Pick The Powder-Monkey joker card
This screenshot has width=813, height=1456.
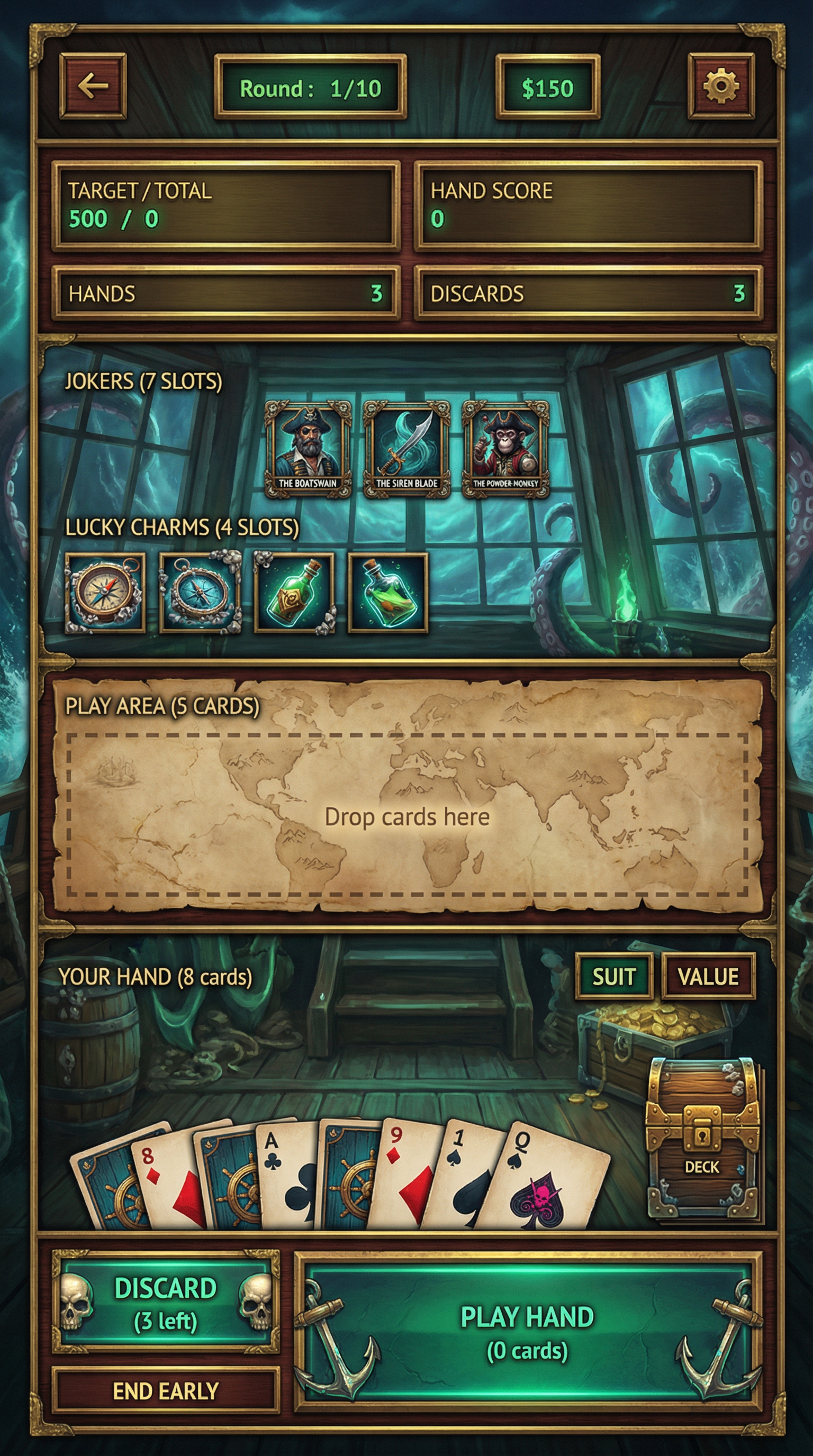(x=505, y=448)
